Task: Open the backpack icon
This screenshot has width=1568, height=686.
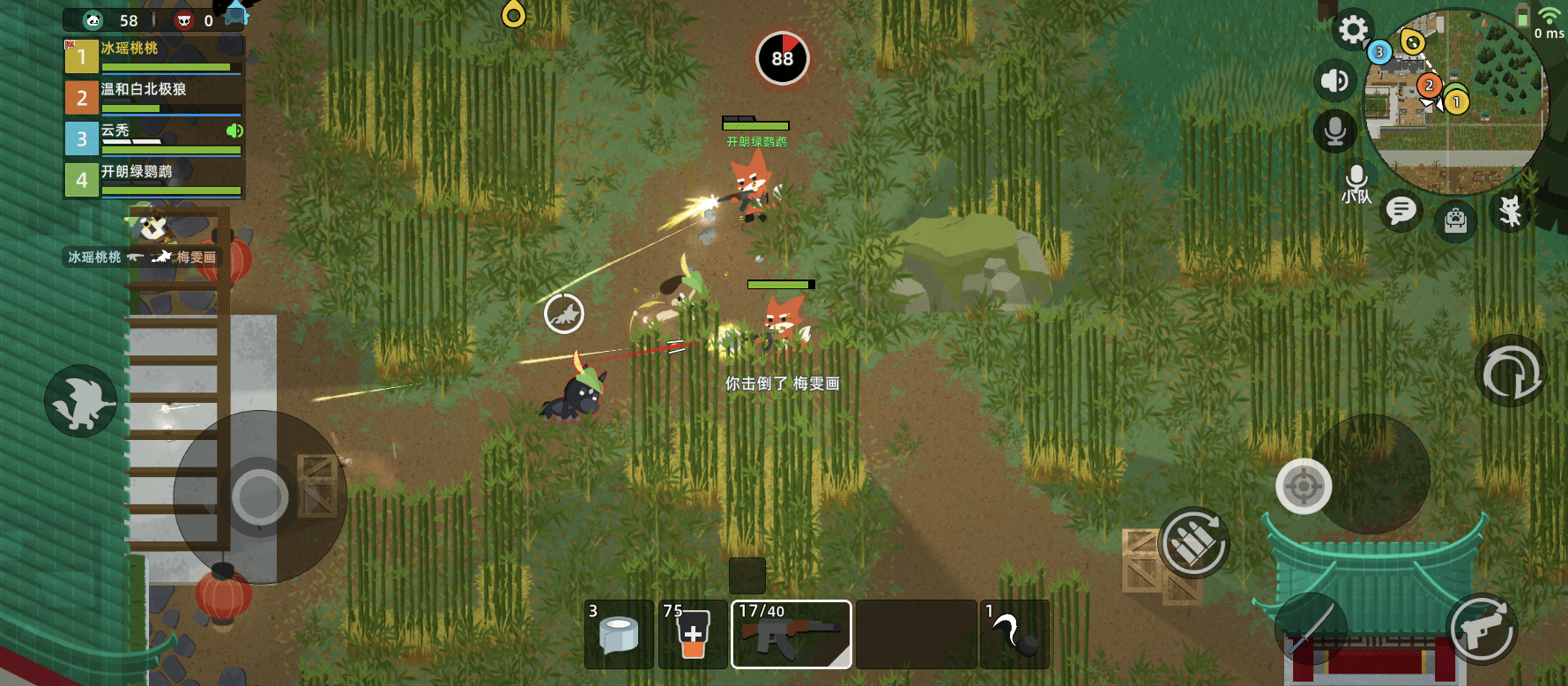Action: 1455,220
